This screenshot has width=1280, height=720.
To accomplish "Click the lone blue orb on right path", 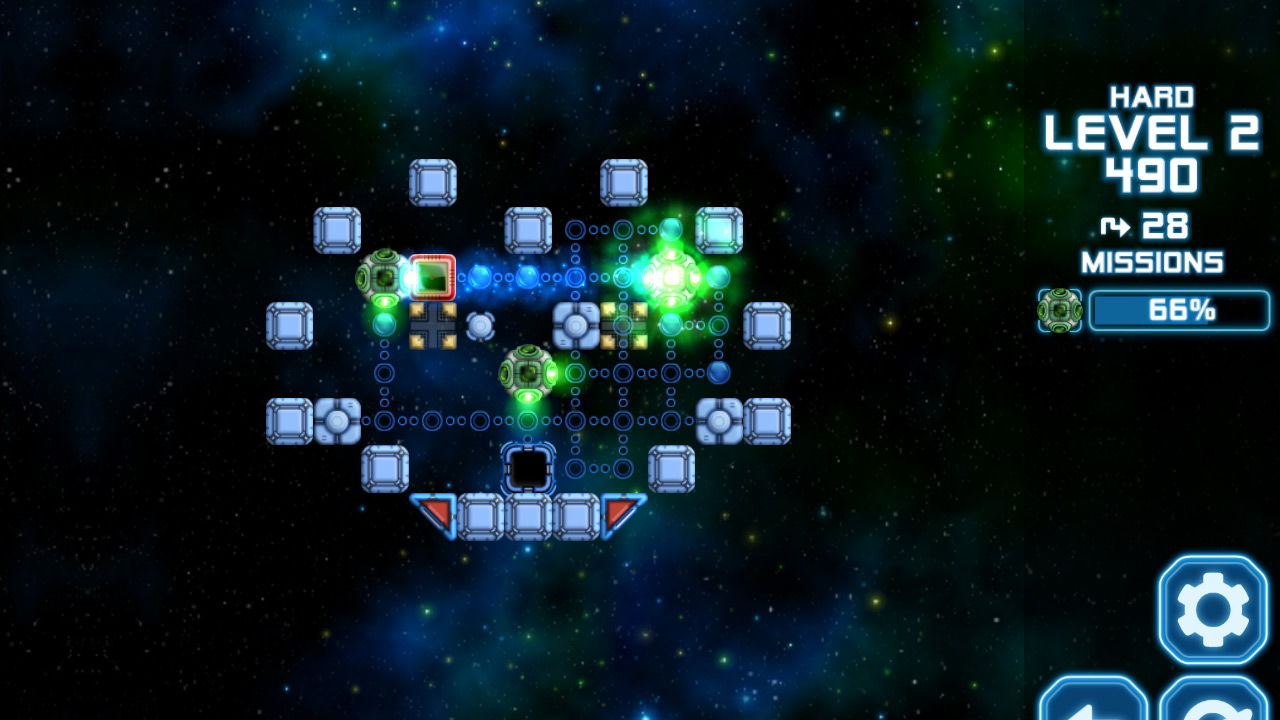I will point(718,373).
